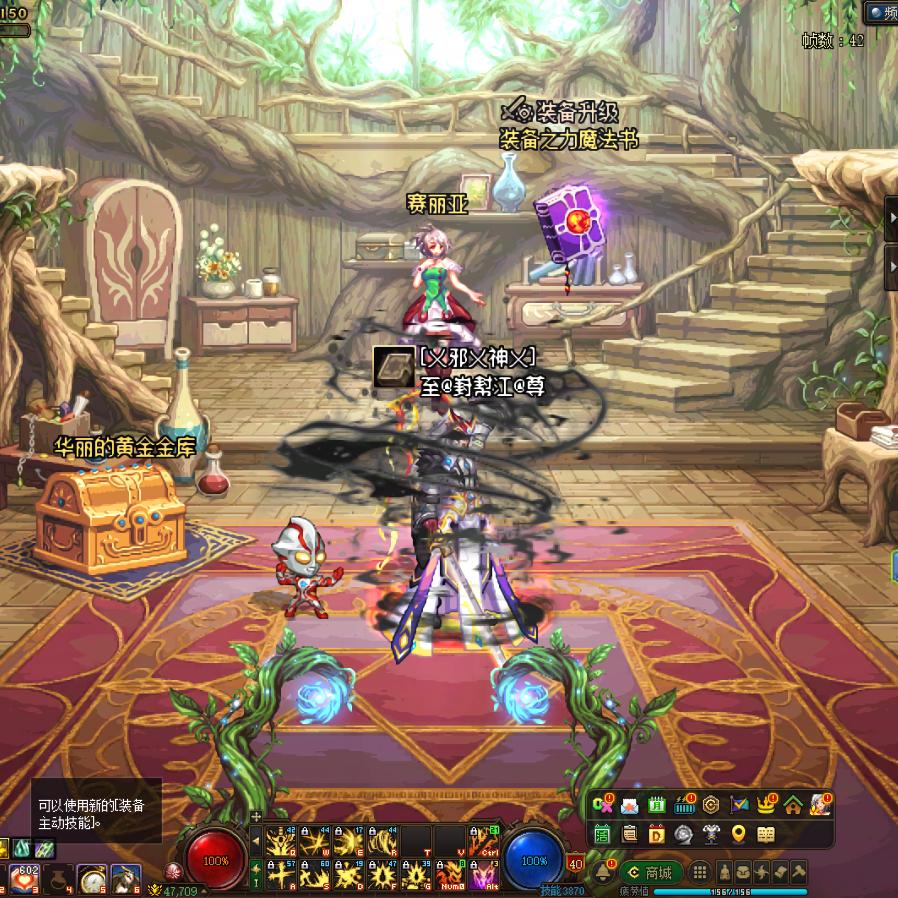
Task: Click the golden crown icon
Action: pos(766,804)
